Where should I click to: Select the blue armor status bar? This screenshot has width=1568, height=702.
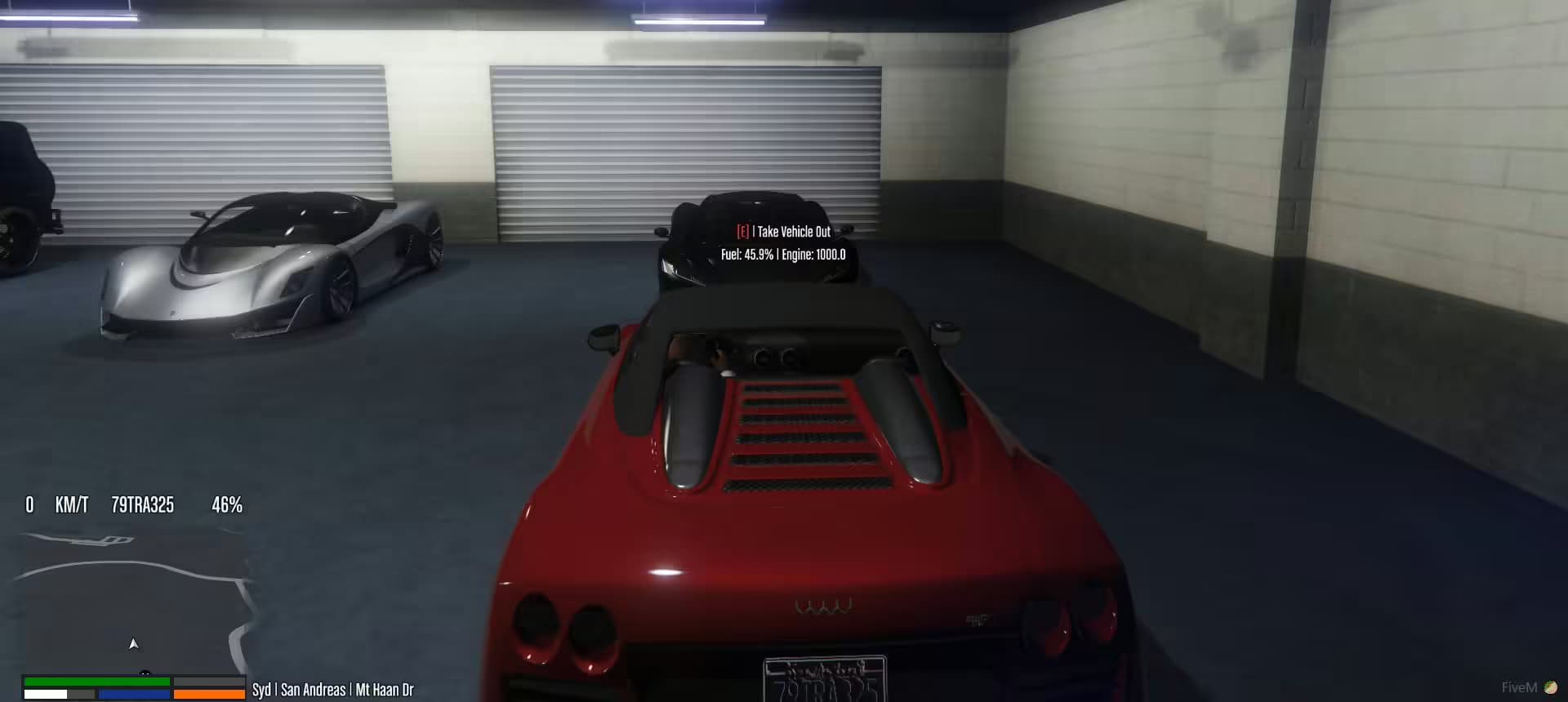coord(135,693)
